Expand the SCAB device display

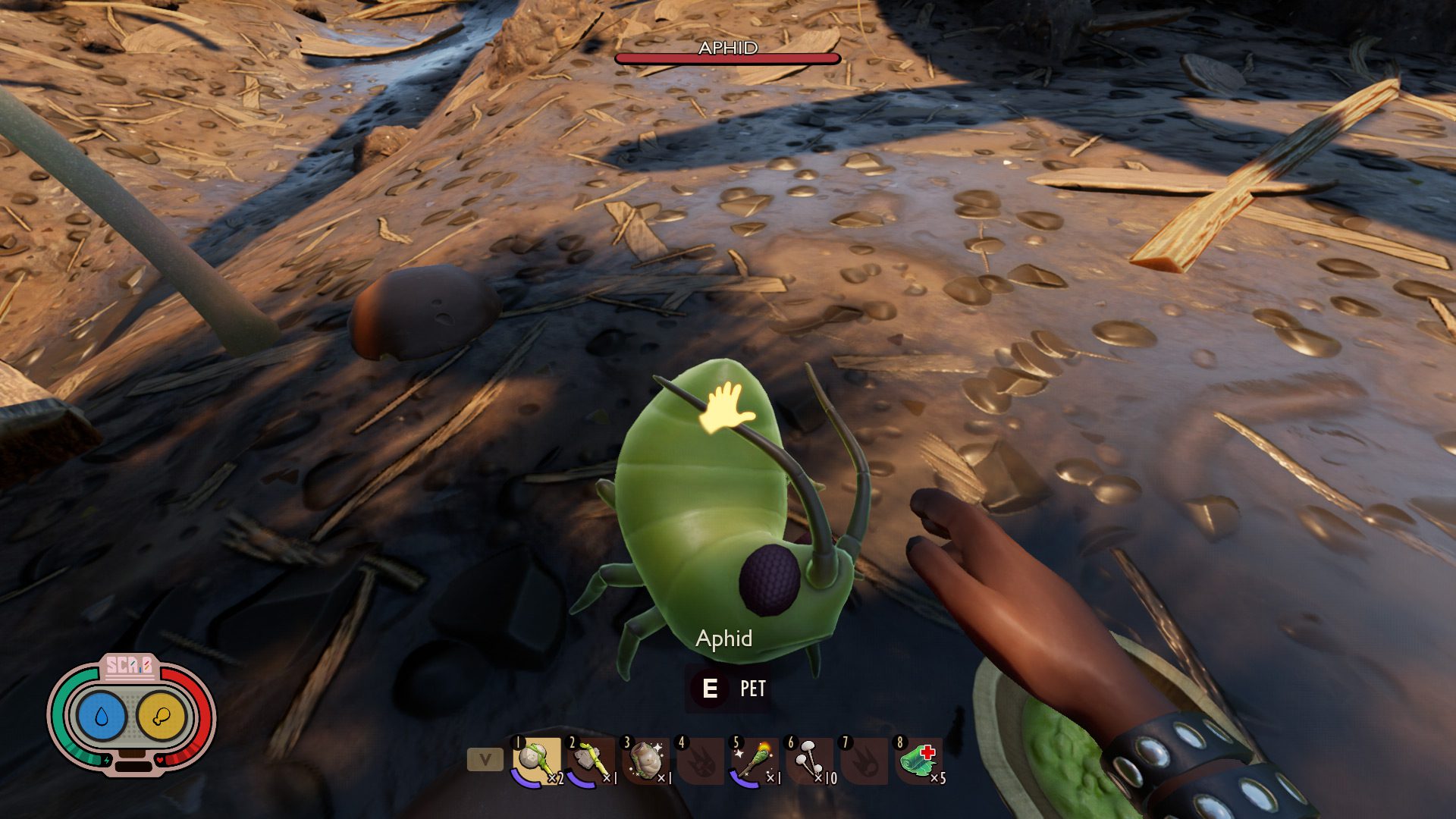130,668
